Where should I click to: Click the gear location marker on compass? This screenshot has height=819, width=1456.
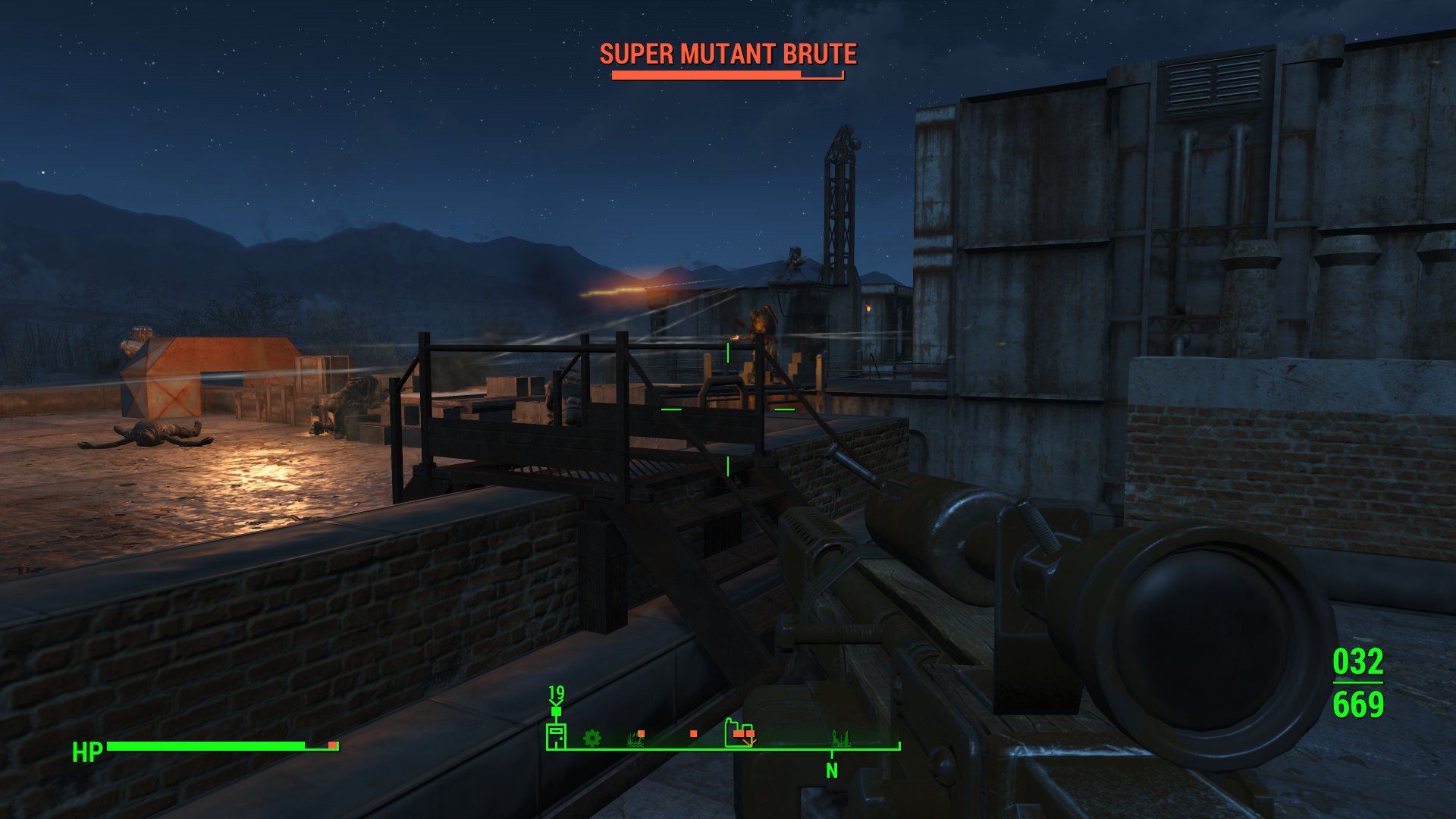(x=592, y=738)
